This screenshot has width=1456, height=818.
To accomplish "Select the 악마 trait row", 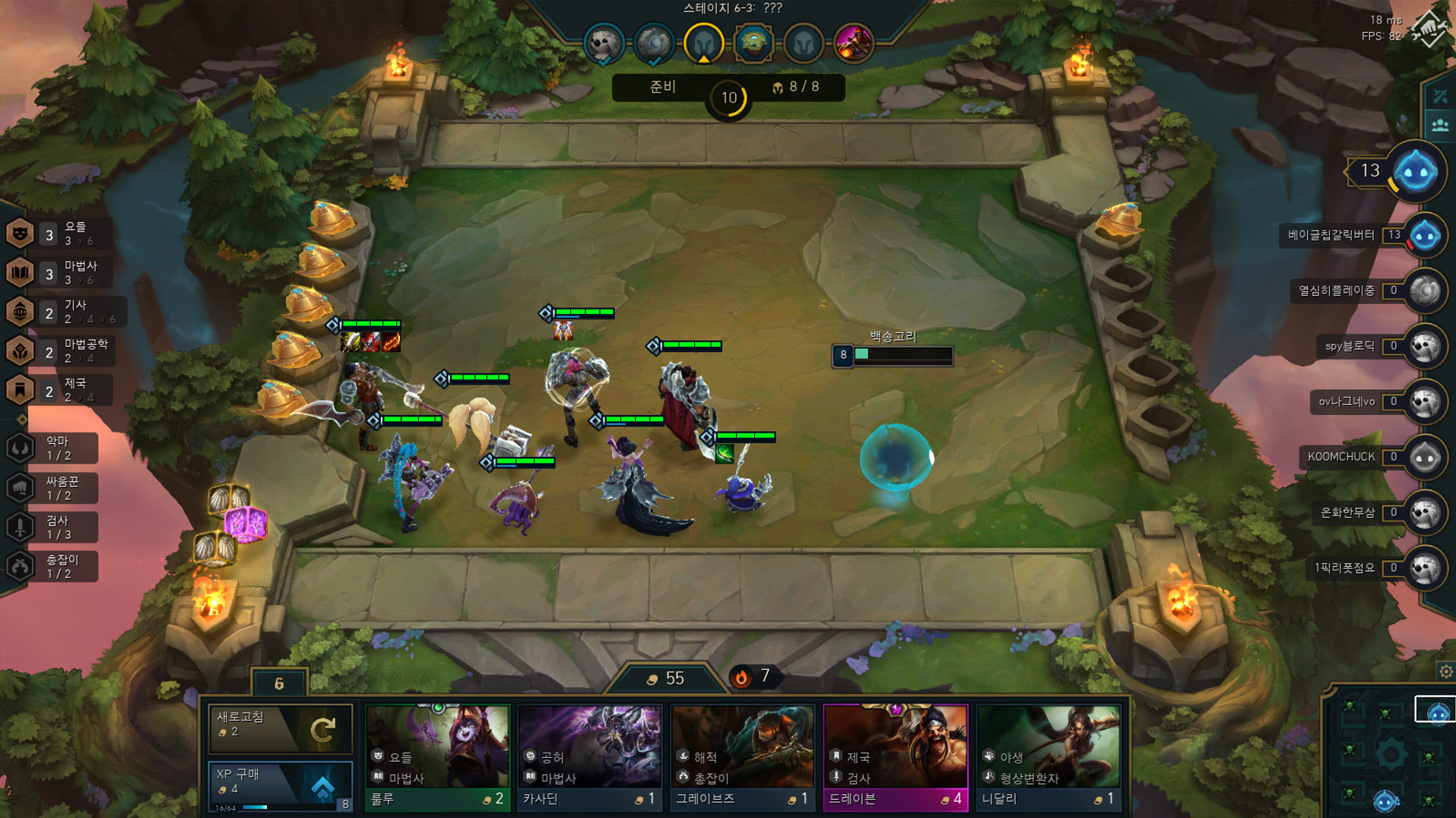I will click(53, 448).
